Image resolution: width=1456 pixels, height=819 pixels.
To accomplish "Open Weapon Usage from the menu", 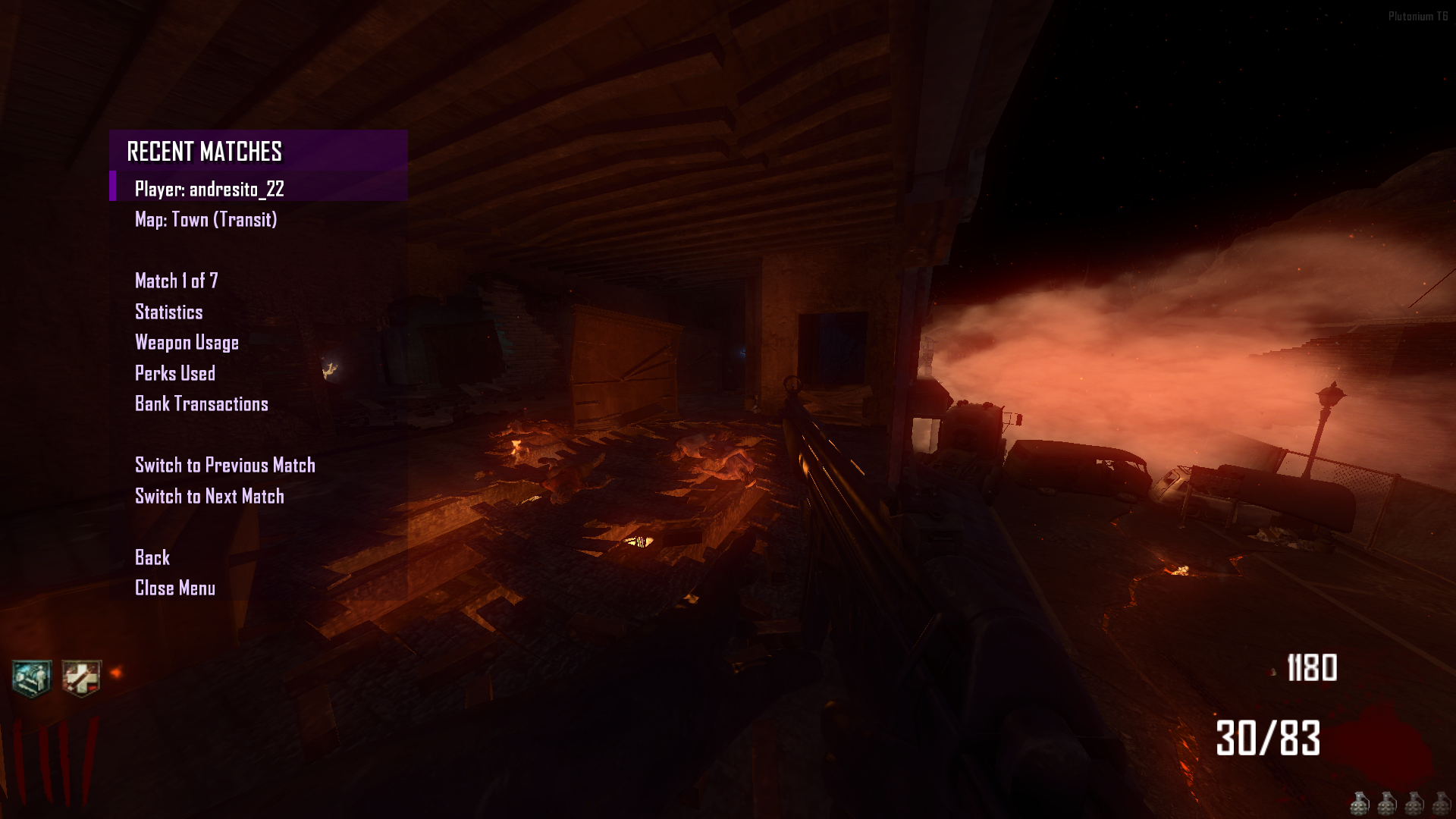I will pyautogui.click(x=187, y=343).
